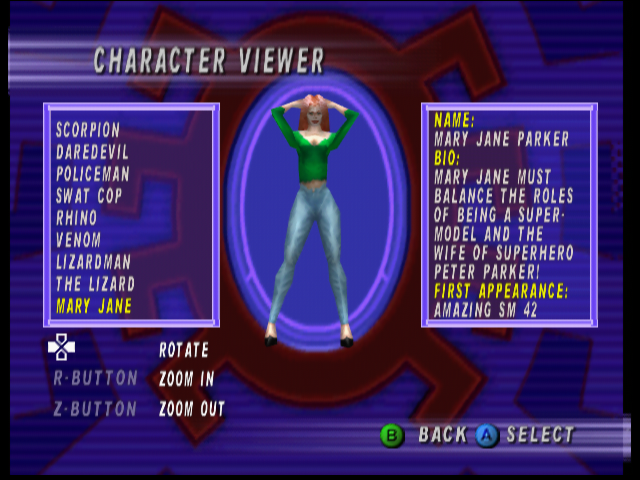Pick the Policeman entry
Screen dimensions: 640x480
91,174
